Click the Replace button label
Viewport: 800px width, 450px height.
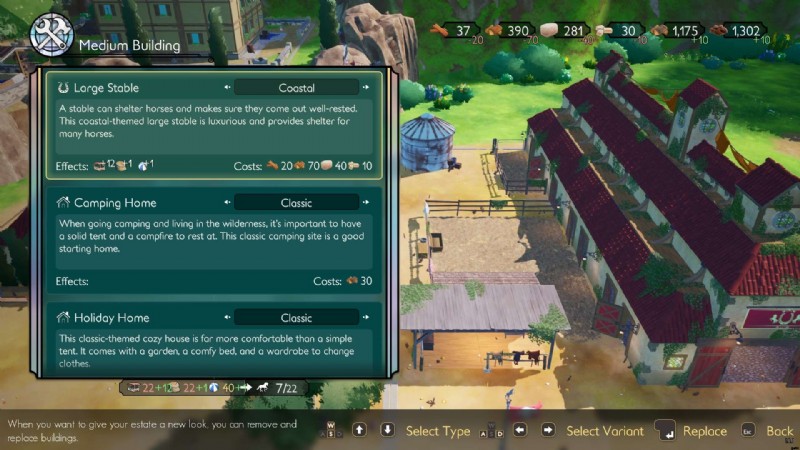coord(704,431)
